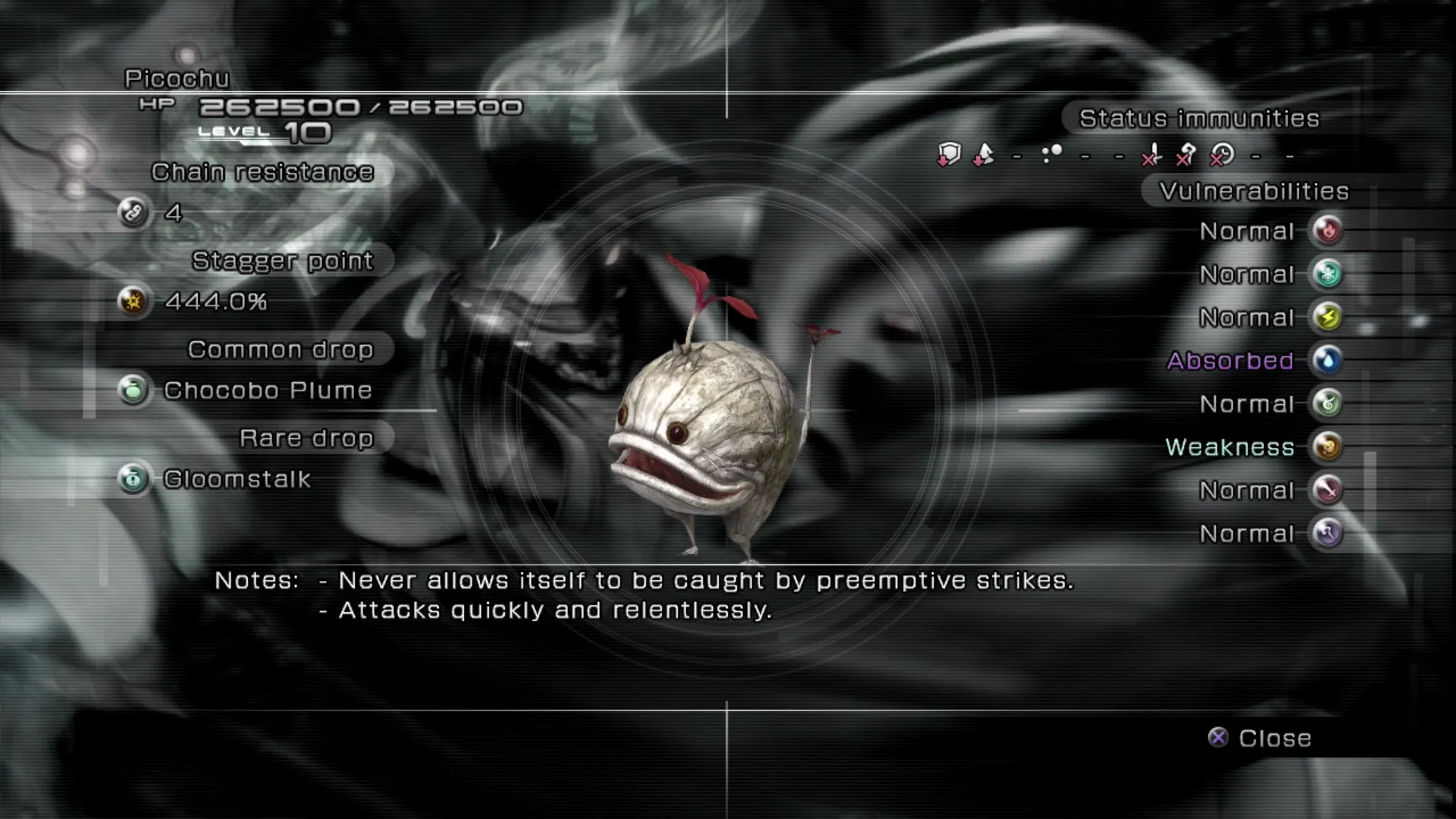
Task: Click the chain resistance link icon
Action: tap(133, 212)
